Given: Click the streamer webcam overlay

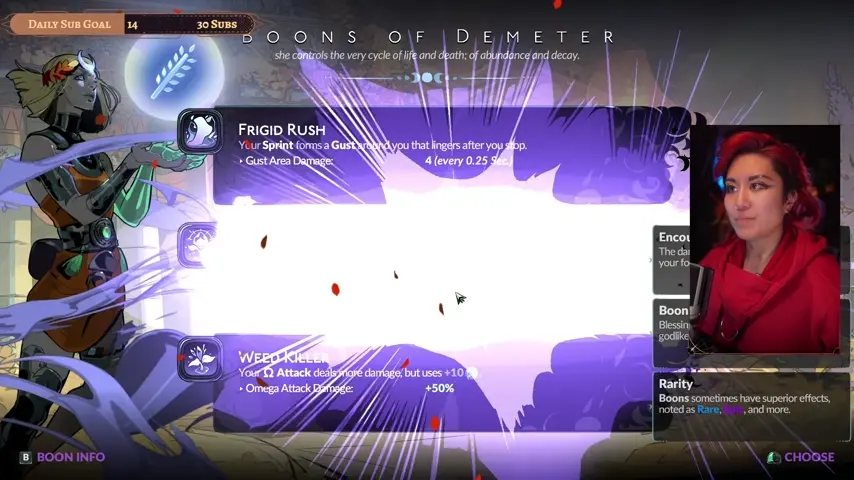Looking at the screenshot, I should pos(765,240).
